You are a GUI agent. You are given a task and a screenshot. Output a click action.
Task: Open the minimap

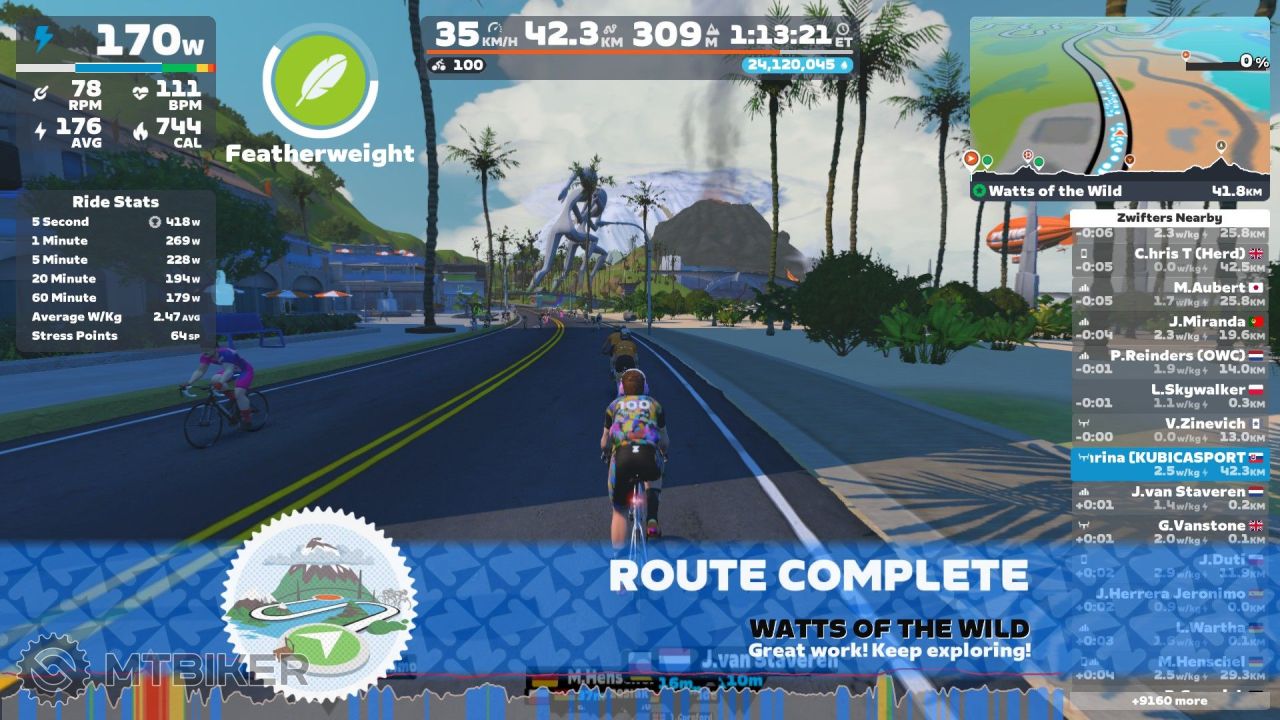coord(1119,95)
